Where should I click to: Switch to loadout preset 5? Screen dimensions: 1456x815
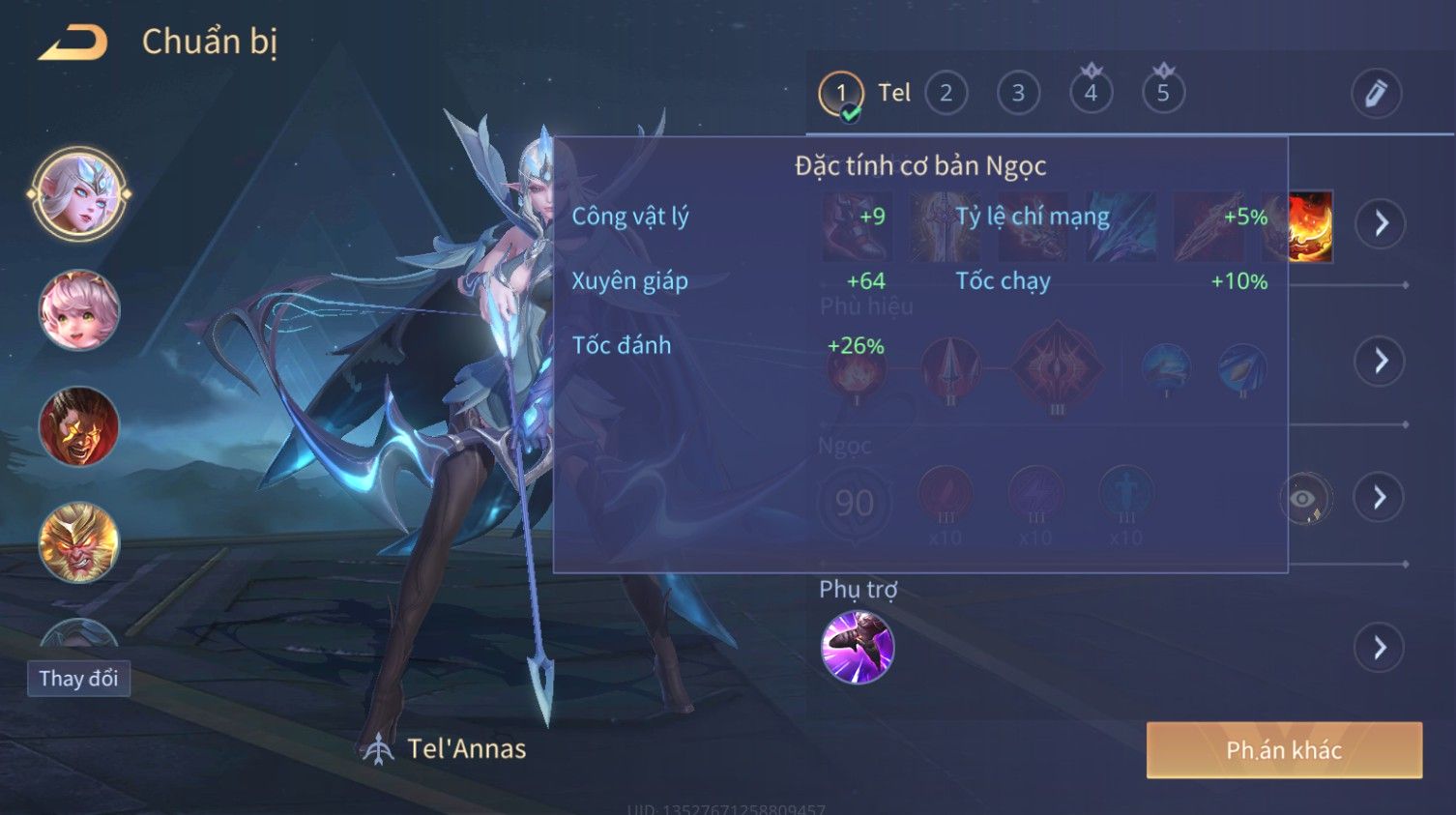1163,94
